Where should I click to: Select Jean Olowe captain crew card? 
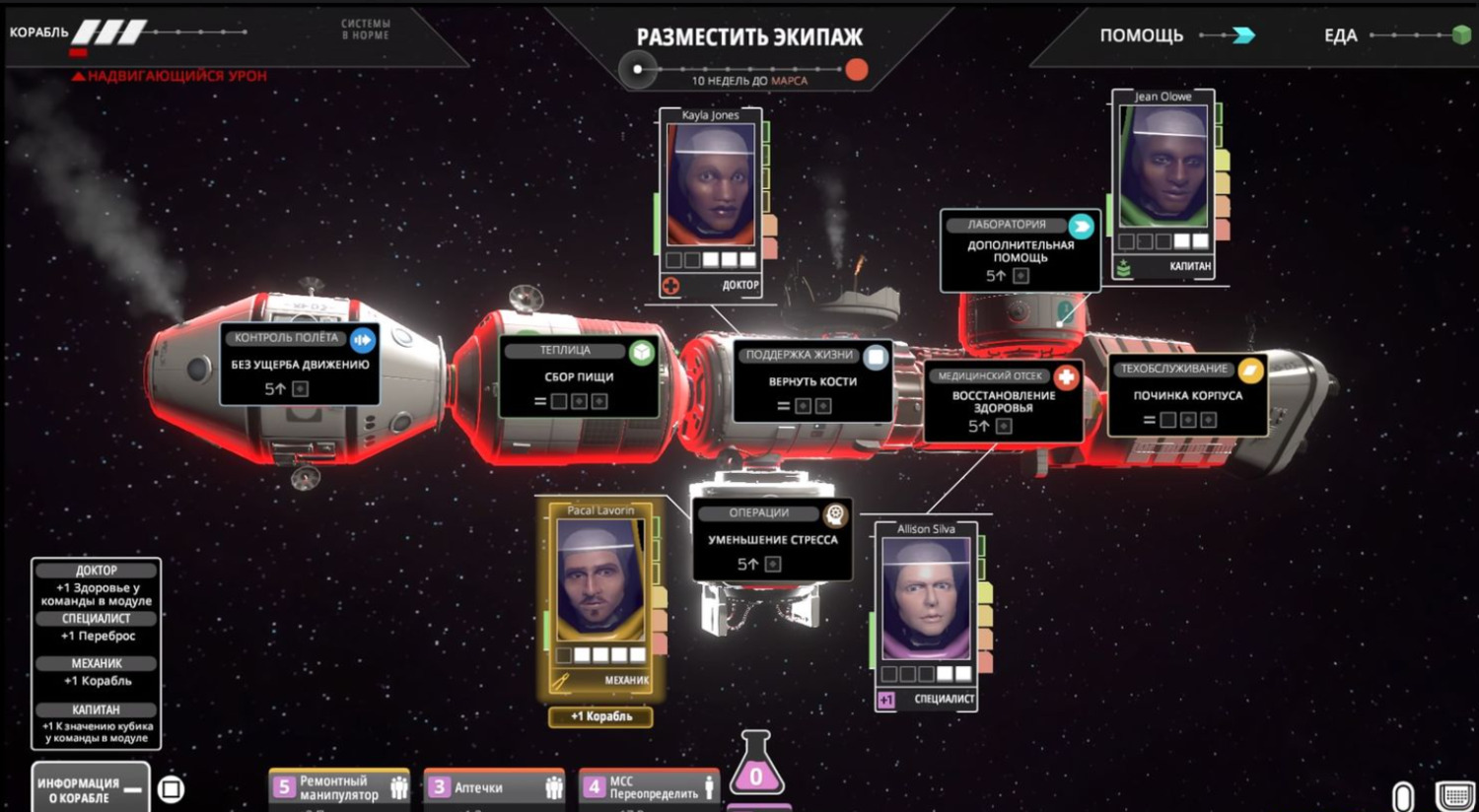(1163, 182)
